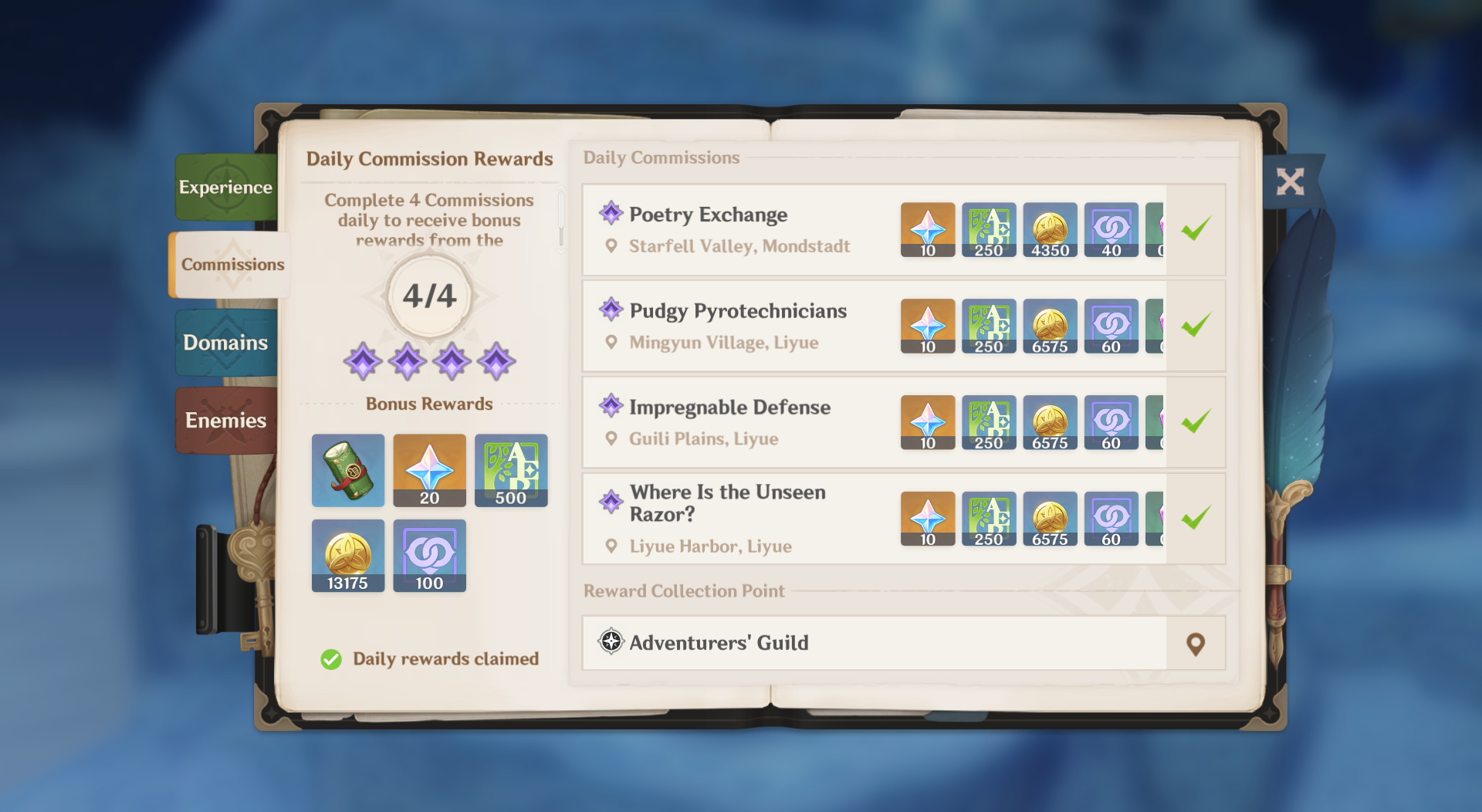Click the Mora bonus icon showing 13175
The height and width of the screenshot is (812, 1482).
click(347, 555)
